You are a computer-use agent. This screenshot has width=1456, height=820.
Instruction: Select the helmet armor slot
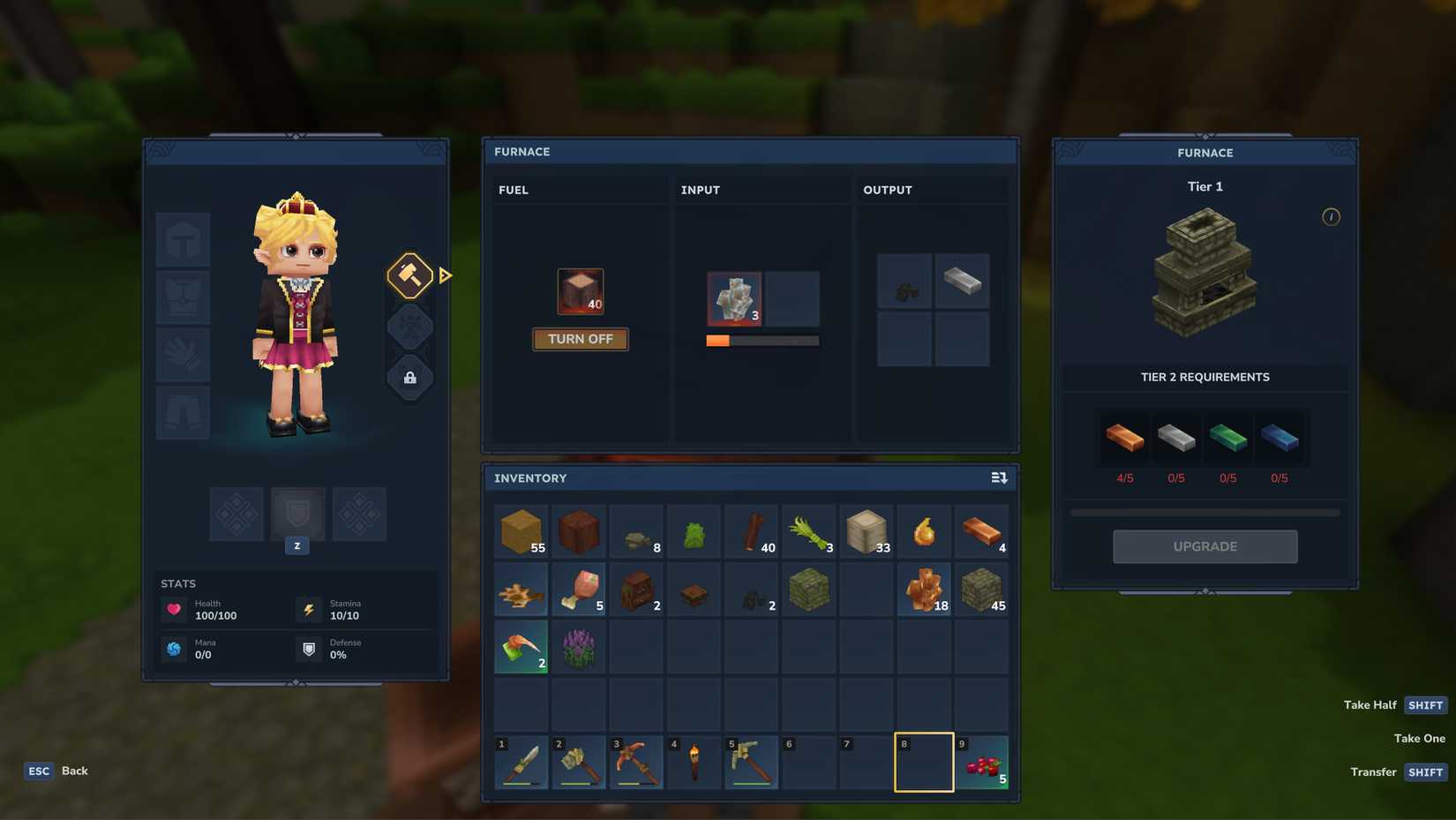183,239
